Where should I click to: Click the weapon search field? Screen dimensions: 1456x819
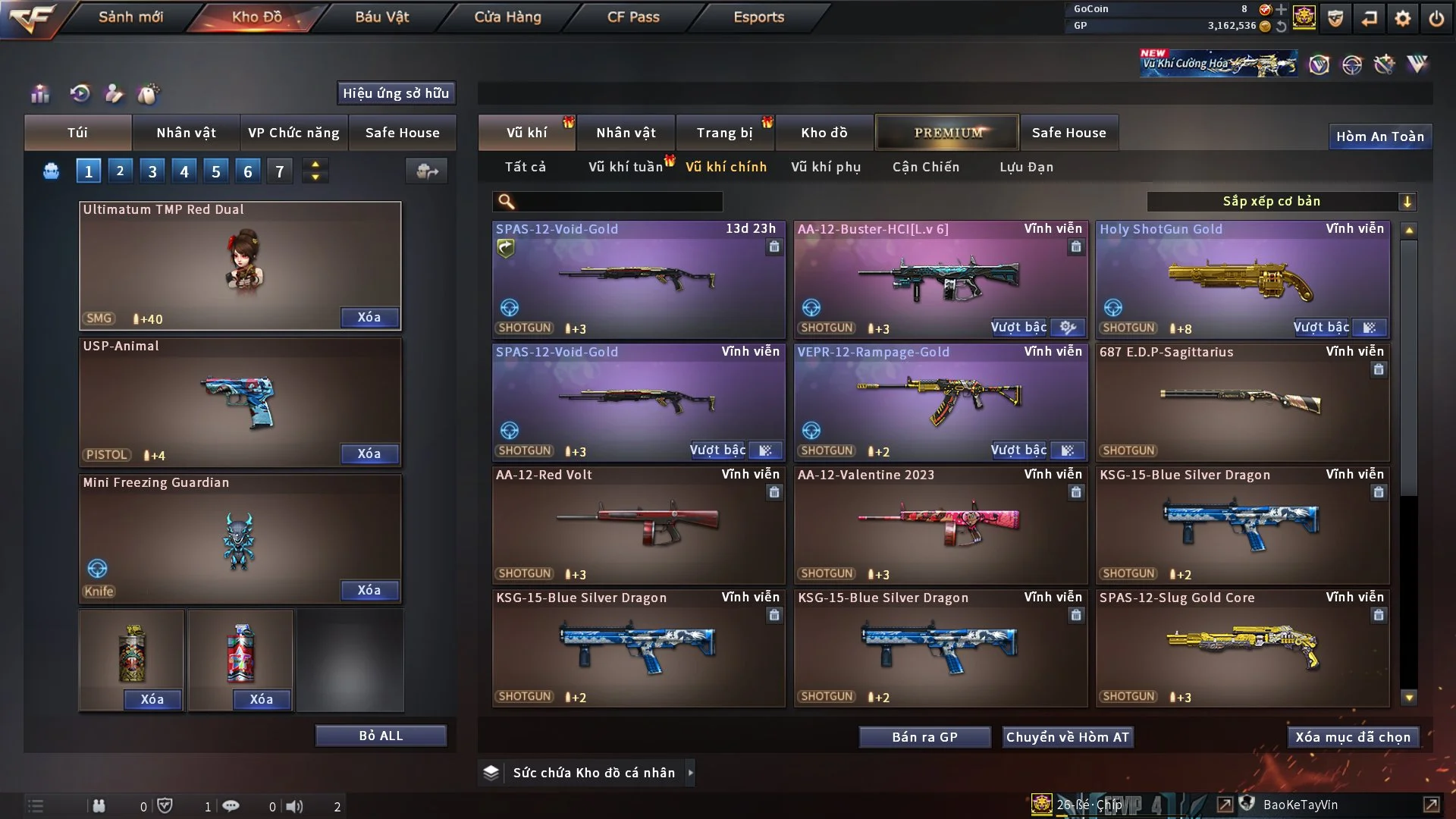618,202
